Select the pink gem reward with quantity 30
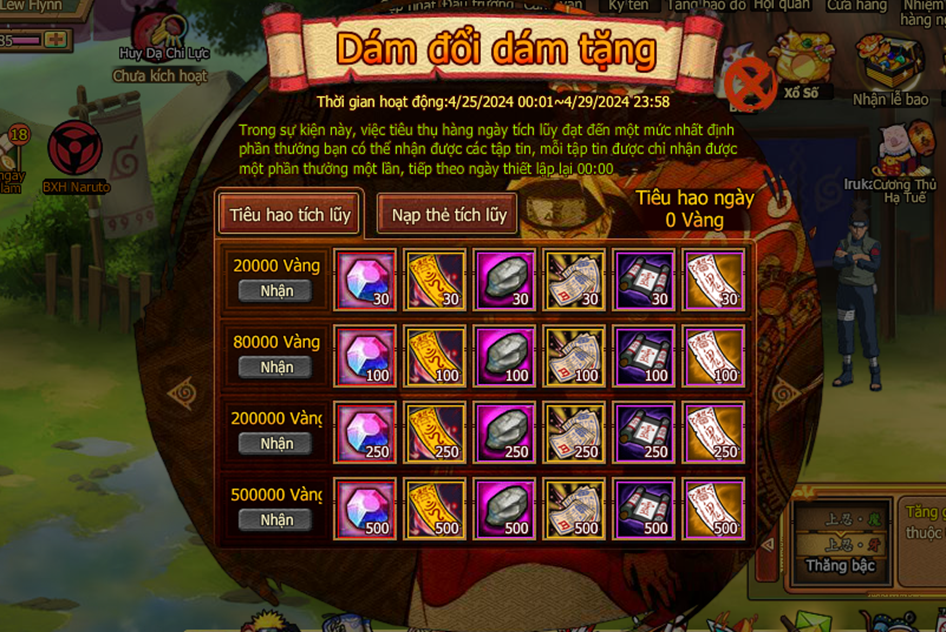 pyautogui.click(x=365, y=279)
